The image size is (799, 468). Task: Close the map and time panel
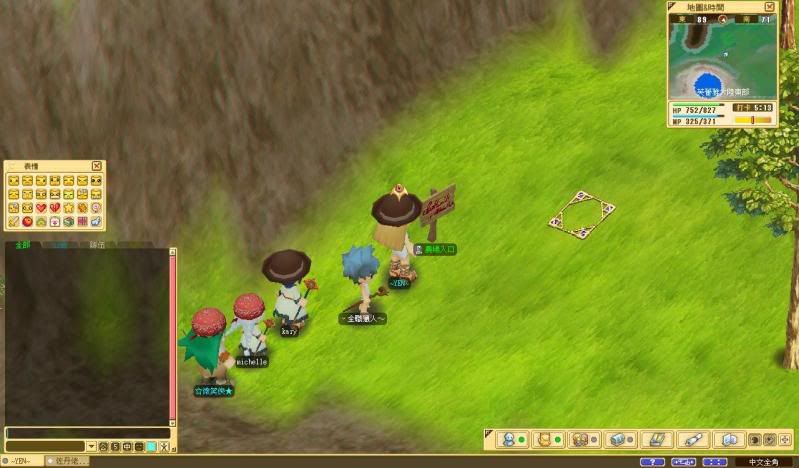[x=770, y=7]
